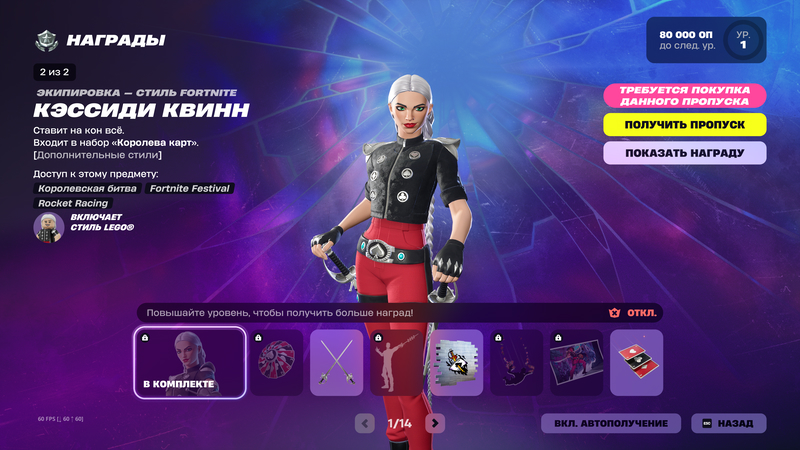The height and width of the screenshot is (450, 800).
Task: Pick the spray paint reward tile
Action: (x=456, y=362)
